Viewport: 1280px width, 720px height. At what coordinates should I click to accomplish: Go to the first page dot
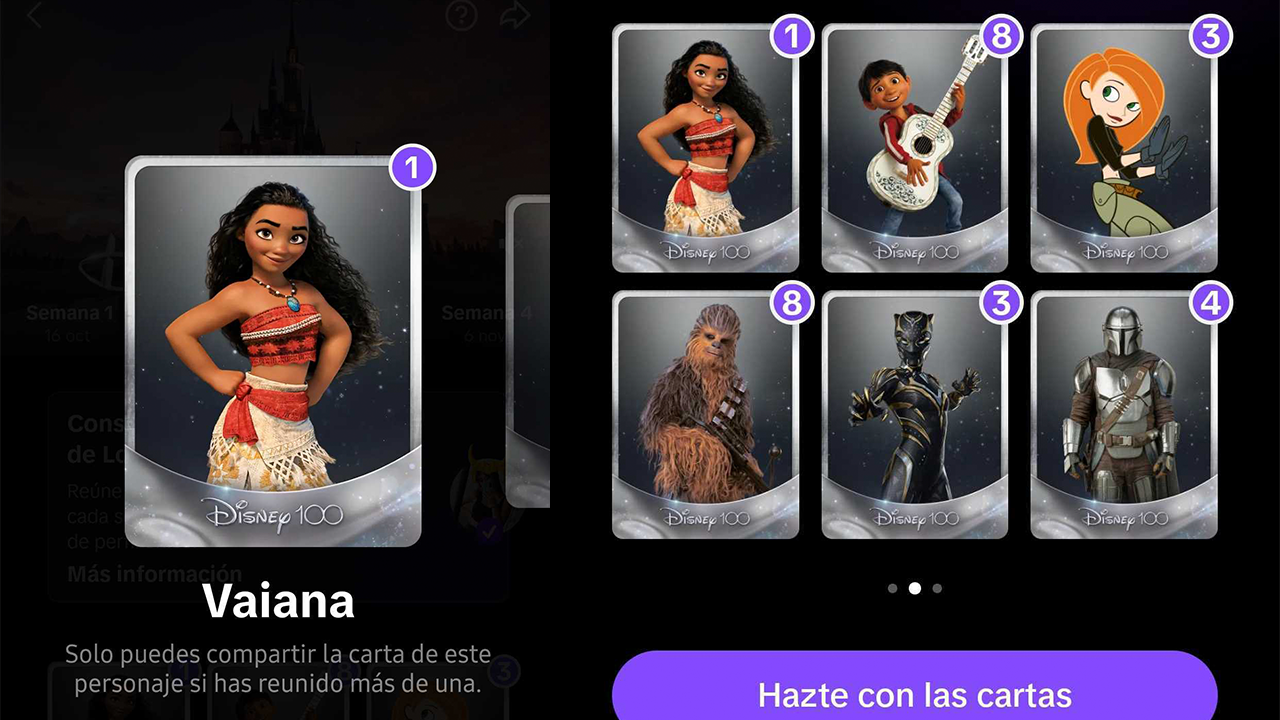coord(892,589)
